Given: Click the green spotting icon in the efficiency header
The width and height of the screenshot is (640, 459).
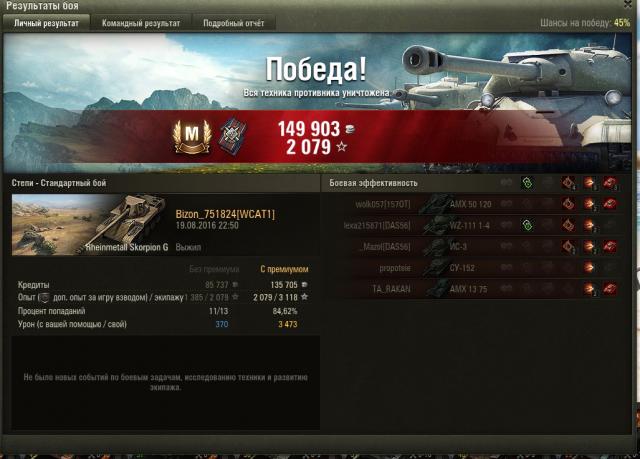Looking at the screenshot, I should pos(527,183).
